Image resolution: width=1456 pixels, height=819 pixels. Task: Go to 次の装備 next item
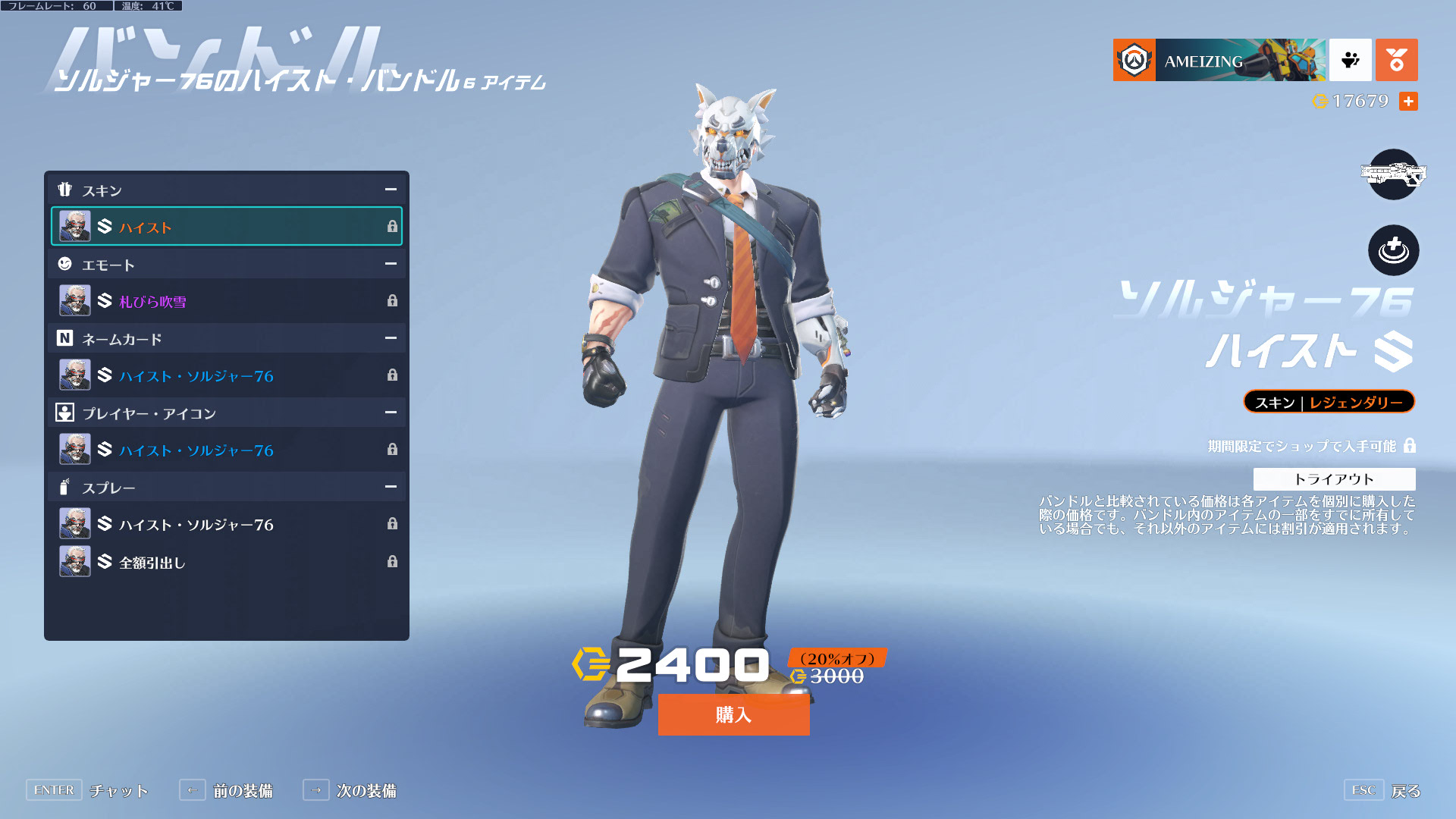(350, 790)
